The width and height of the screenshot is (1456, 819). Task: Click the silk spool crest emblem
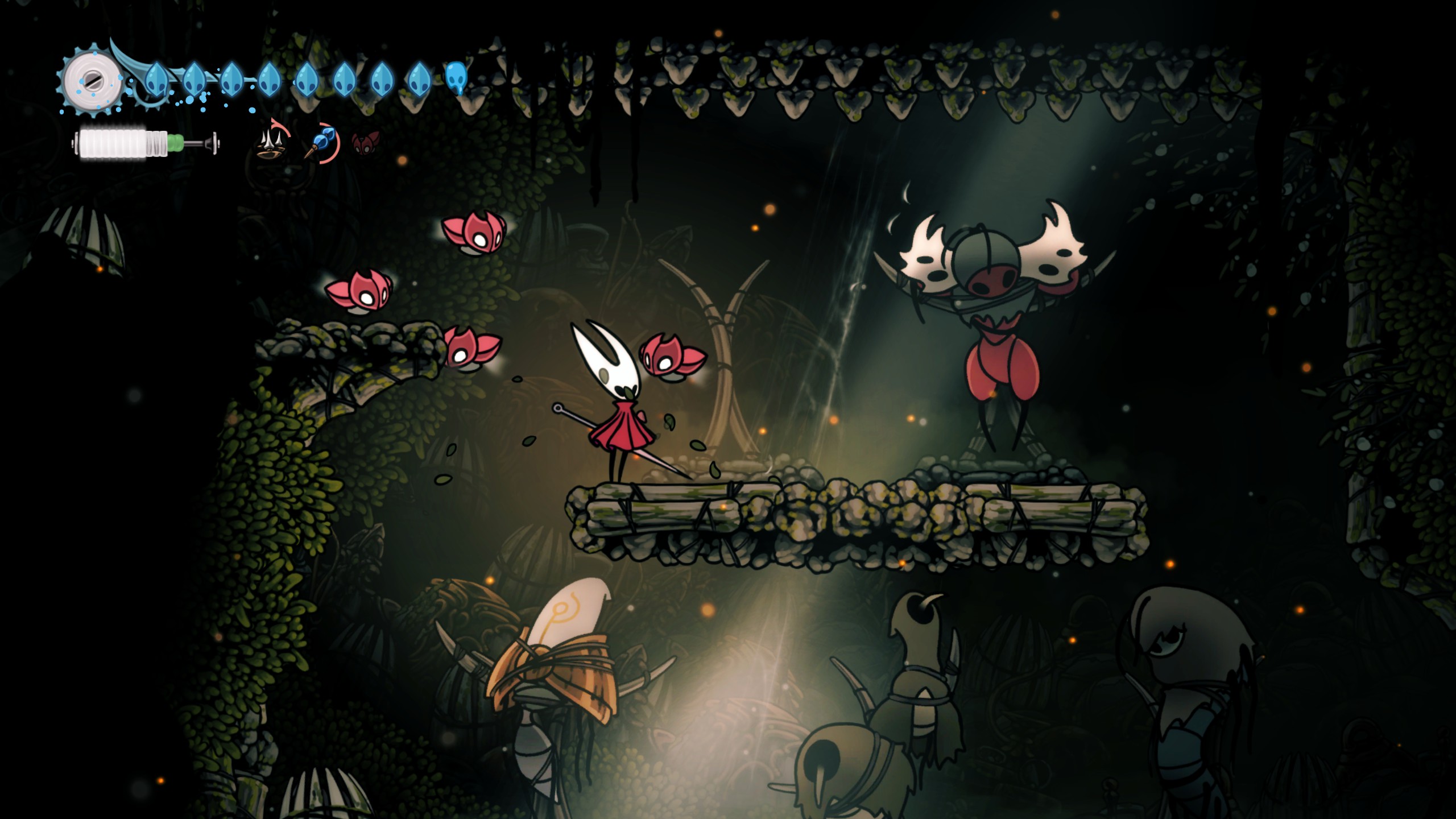click(x=91, y=80)
